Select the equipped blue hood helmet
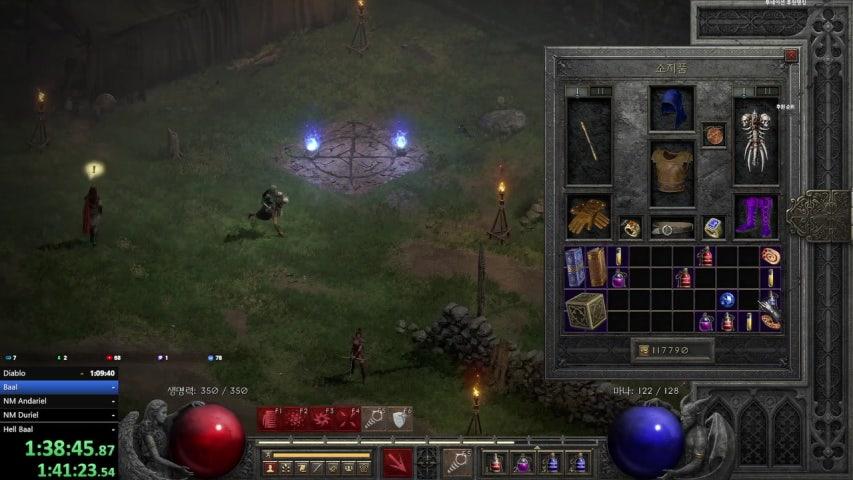This screenshot has height=480, width=853. pos(672,108)
